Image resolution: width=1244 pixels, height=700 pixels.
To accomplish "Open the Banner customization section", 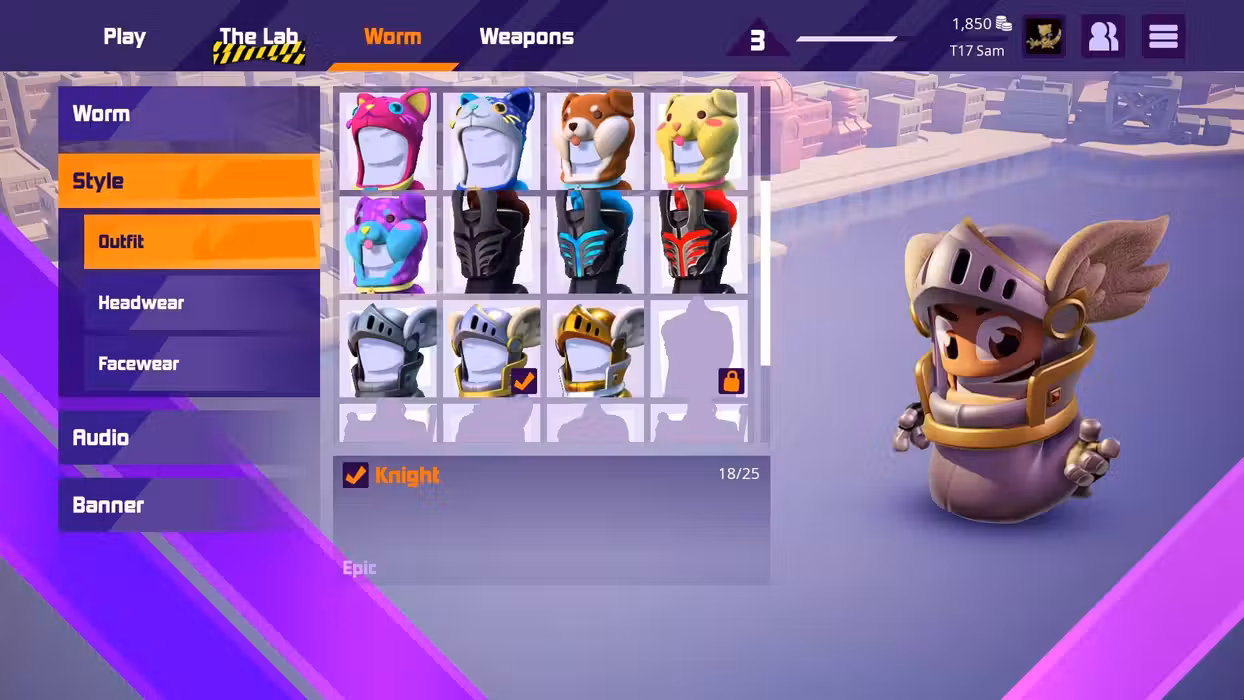I will pos(189,505).
